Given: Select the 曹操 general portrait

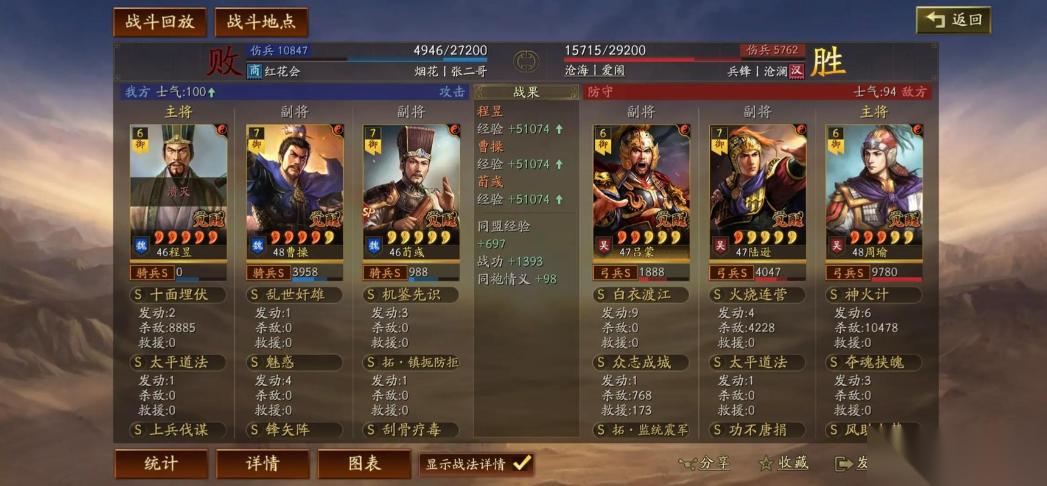Looking at the screenshot, I should 295,190.
